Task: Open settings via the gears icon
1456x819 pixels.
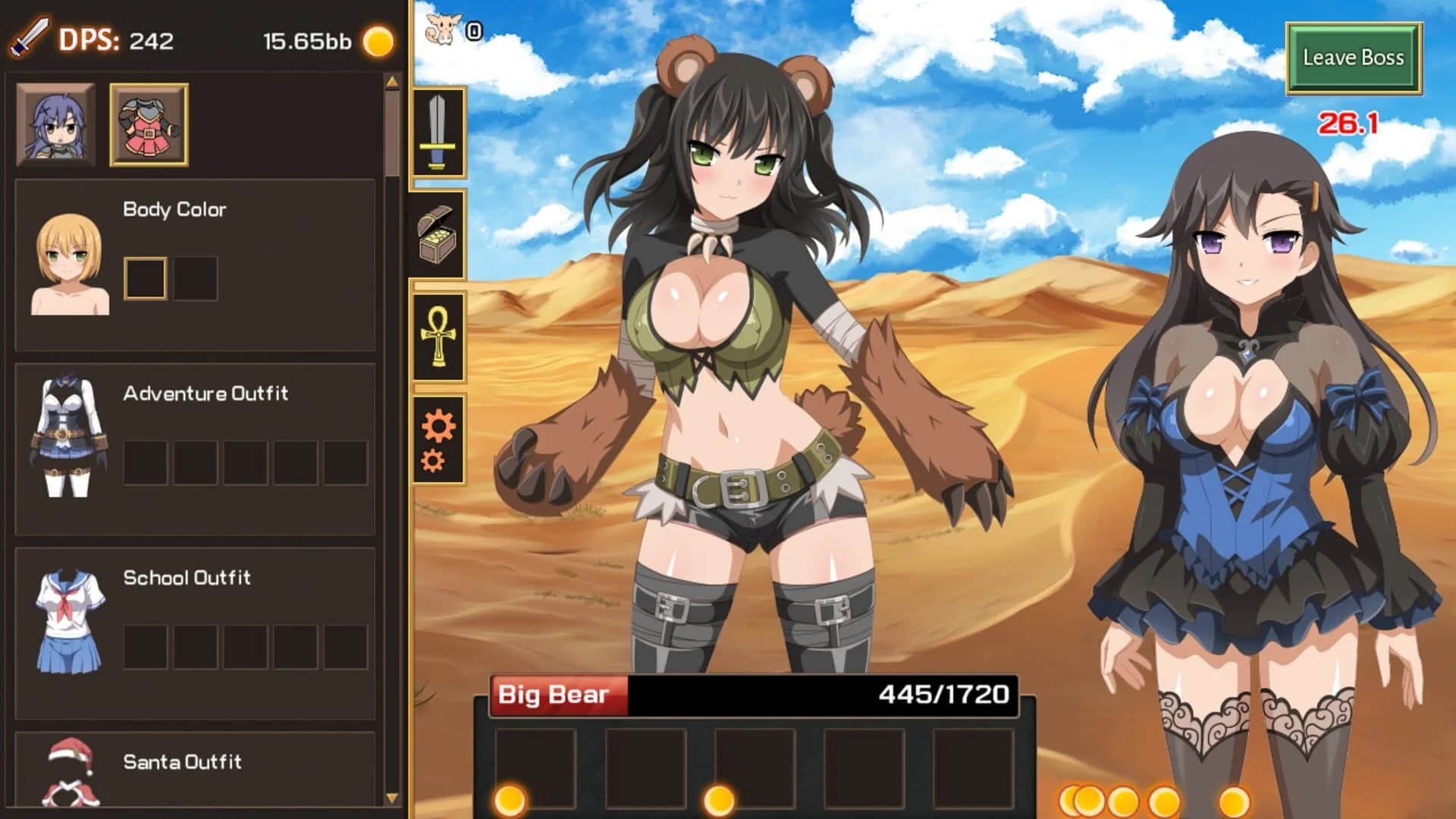Action: (438, 438)
